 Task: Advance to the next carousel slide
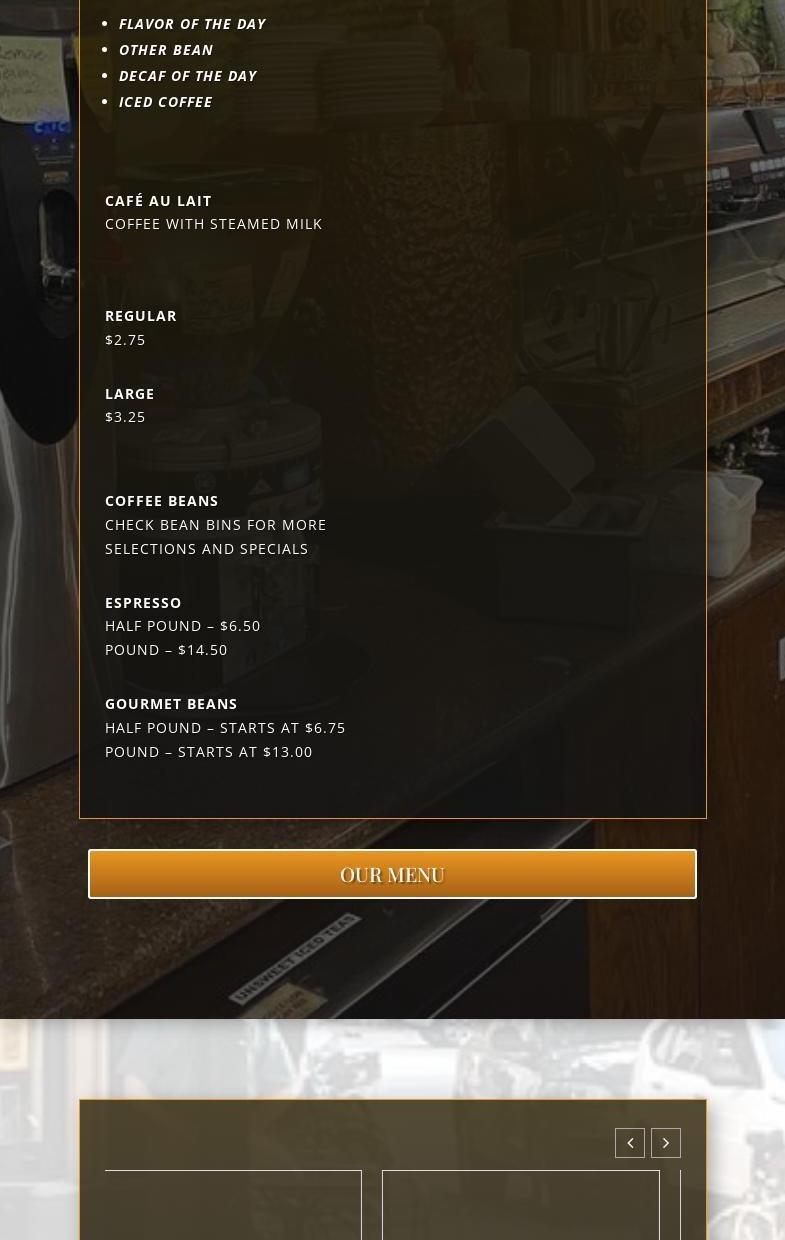[x=666, y=1143]
